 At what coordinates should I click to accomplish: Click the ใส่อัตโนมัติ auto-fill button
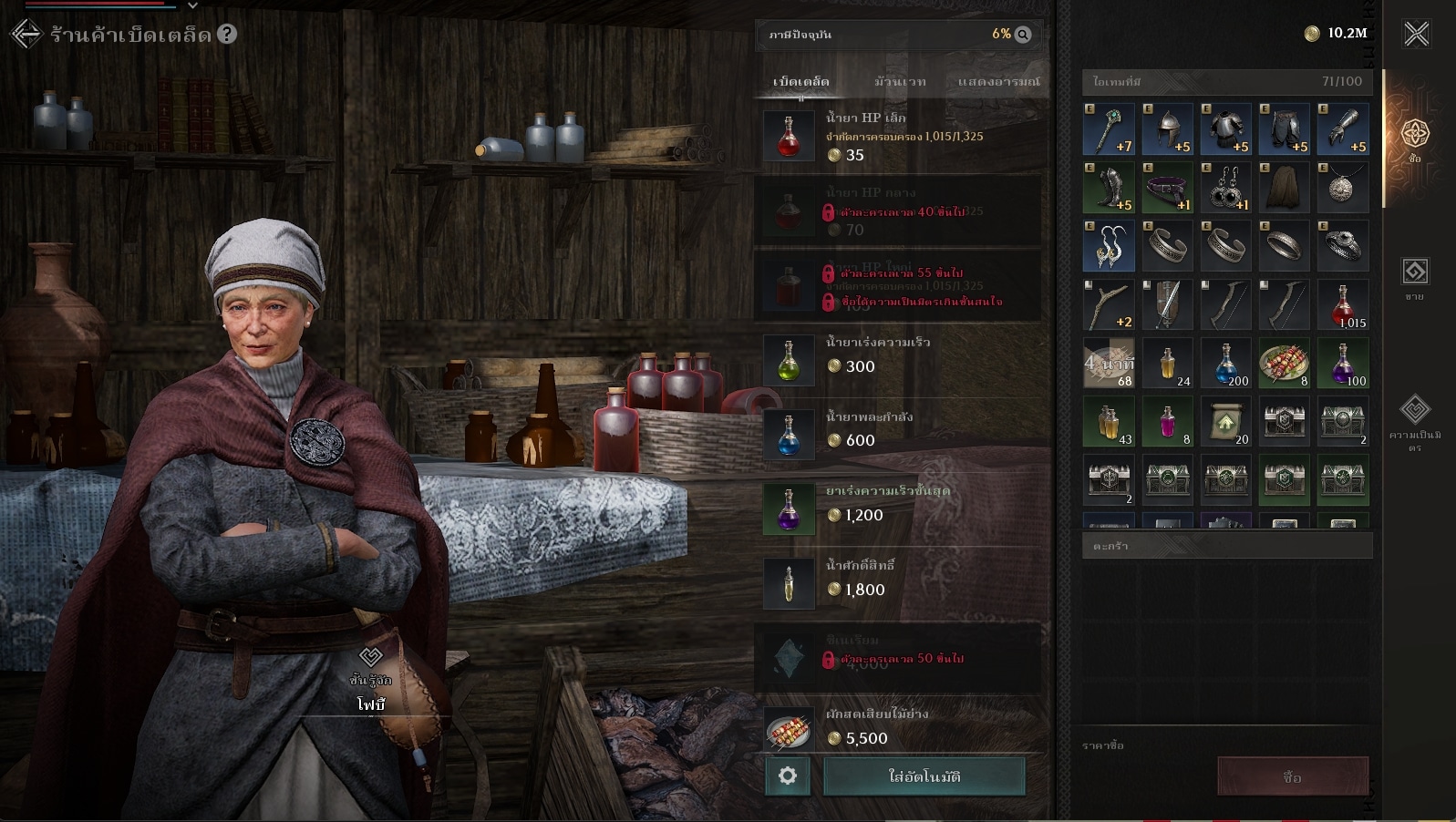(924, 776)
